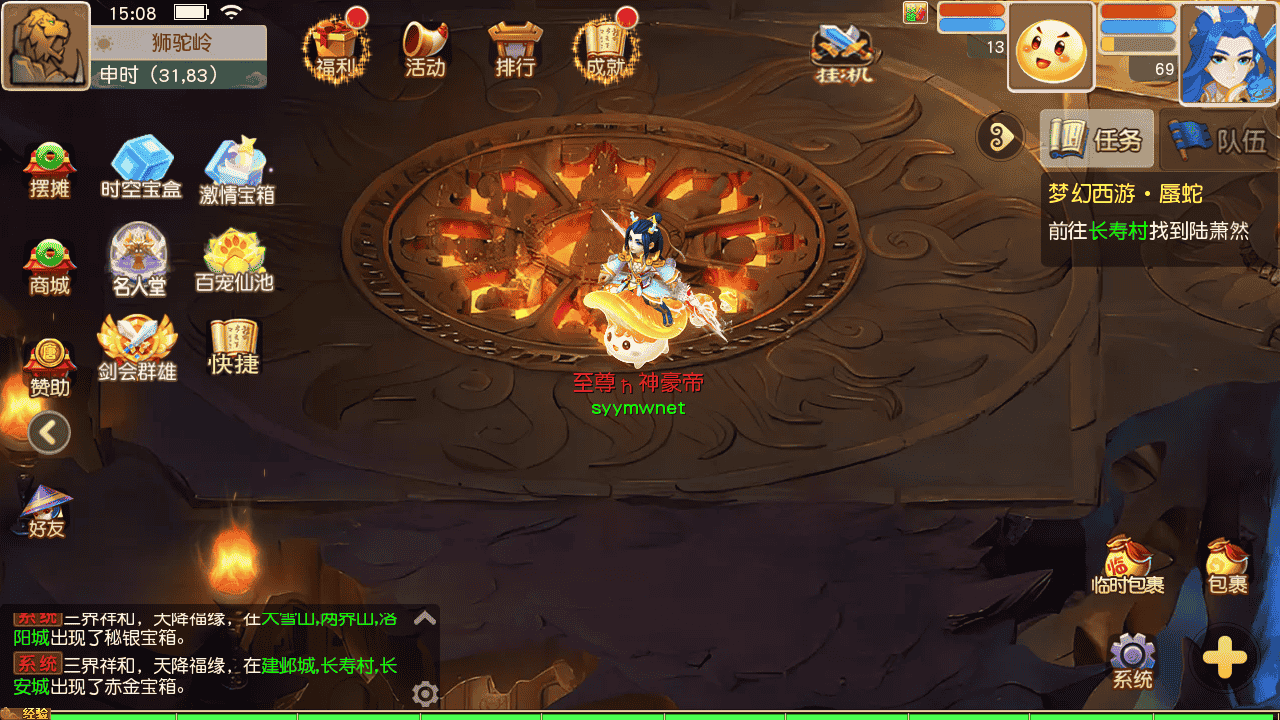Open the 摆摊 stall icon
This screenshot has width=1280, height=720.
50,169
